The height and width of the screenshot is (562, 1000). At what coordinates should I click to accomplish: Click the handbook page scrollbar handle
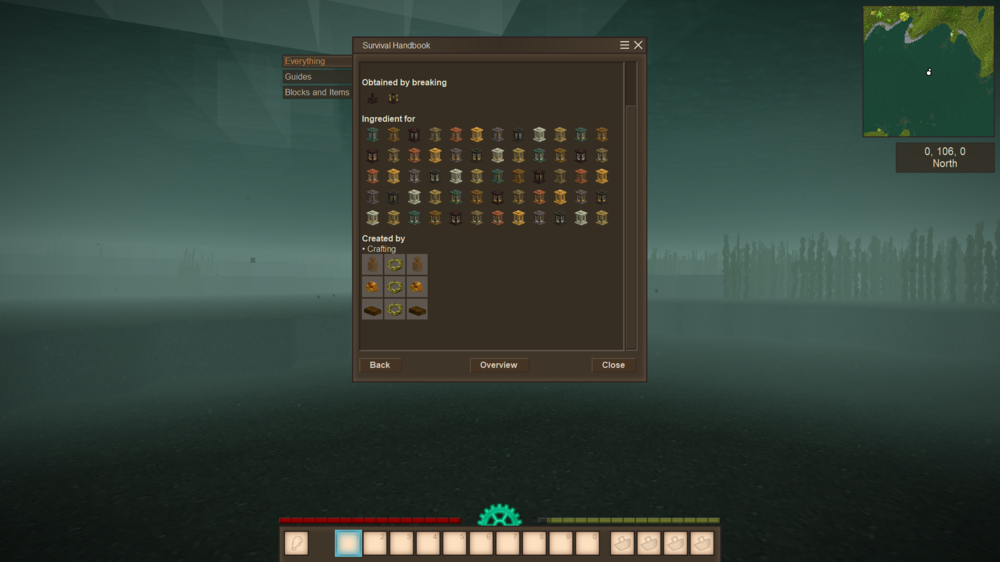pyautogui.click(x=630, y=84)
